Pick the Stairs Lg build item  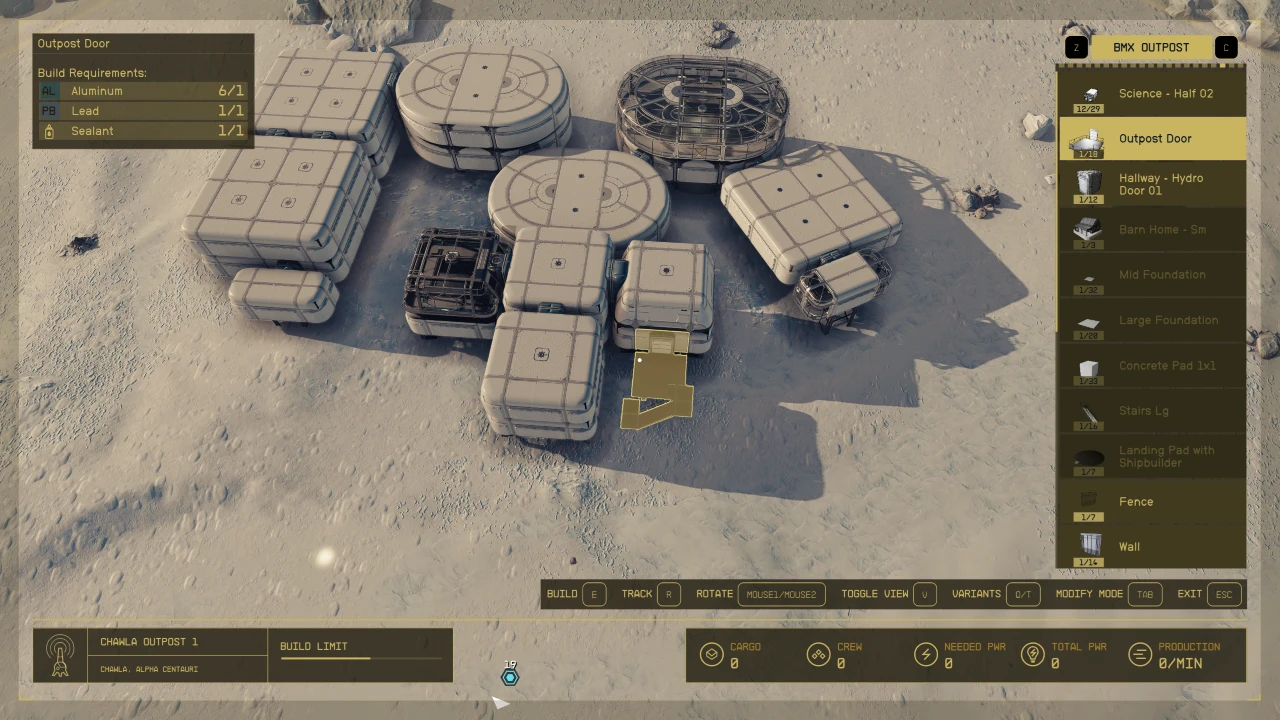click(x=1152, y=411)
